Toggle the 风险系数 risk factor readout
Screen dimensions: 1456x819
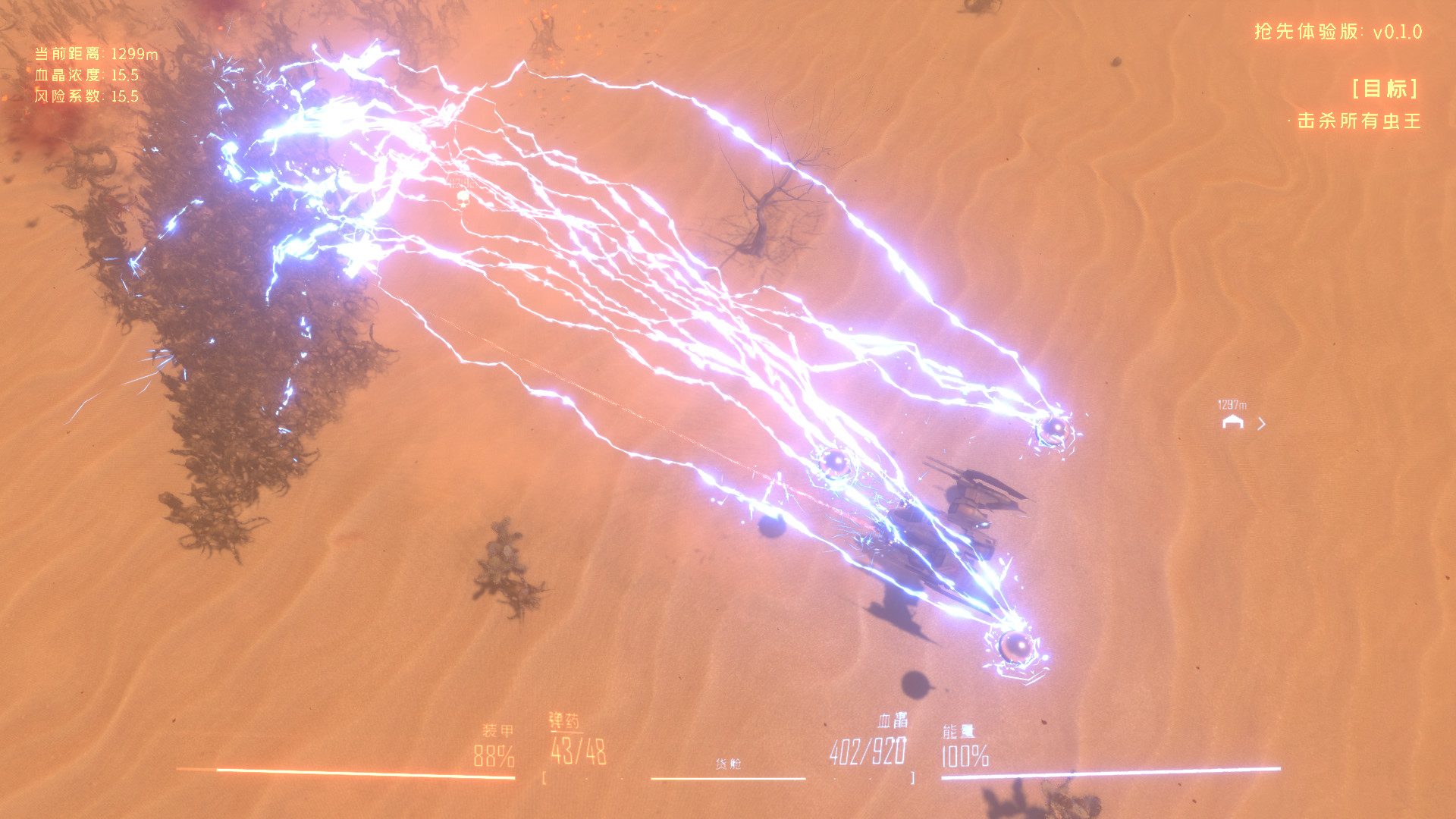84,97
